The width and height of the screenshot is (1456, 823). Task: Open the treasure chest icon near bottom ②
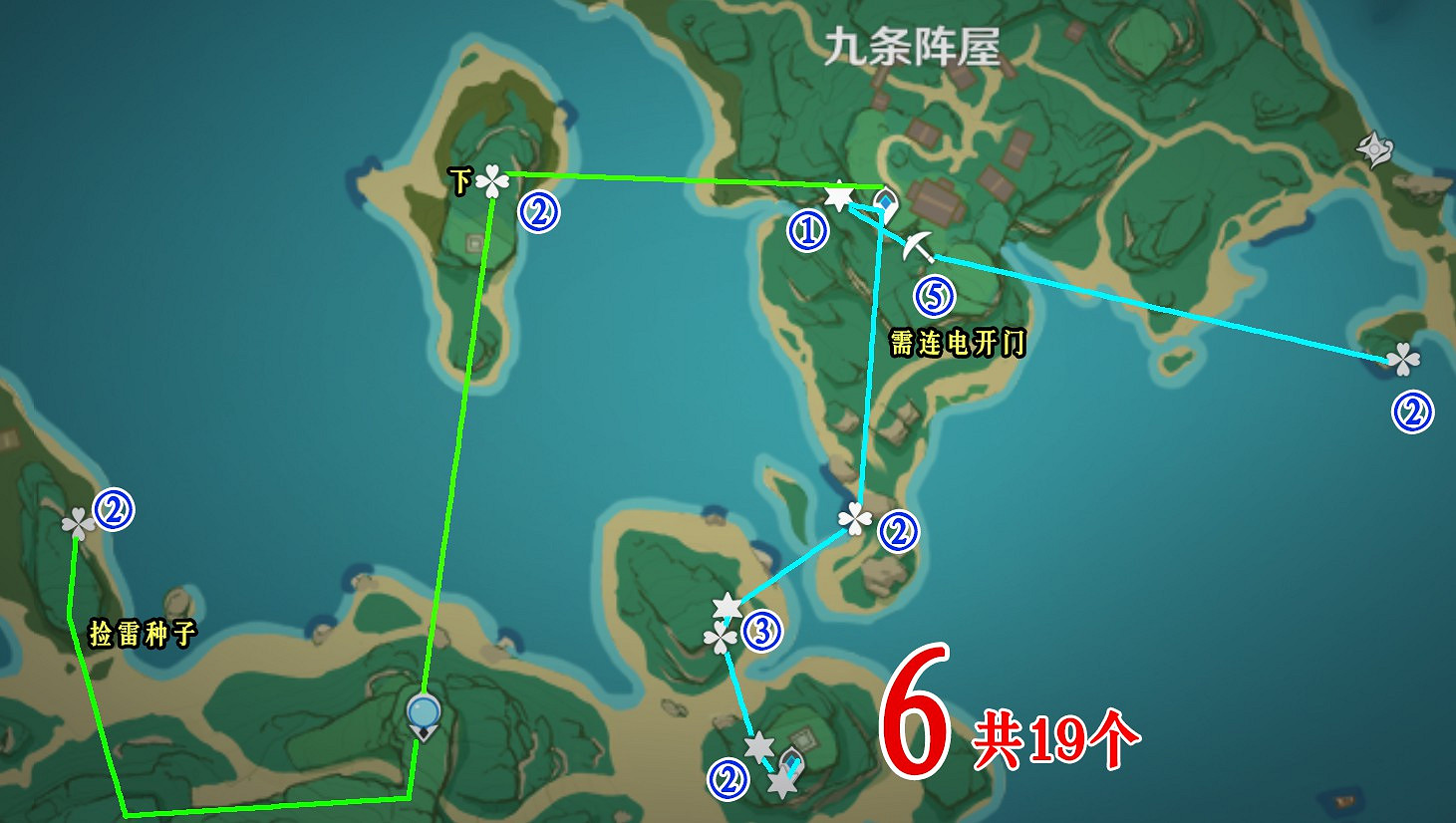[x=790, y=763]
